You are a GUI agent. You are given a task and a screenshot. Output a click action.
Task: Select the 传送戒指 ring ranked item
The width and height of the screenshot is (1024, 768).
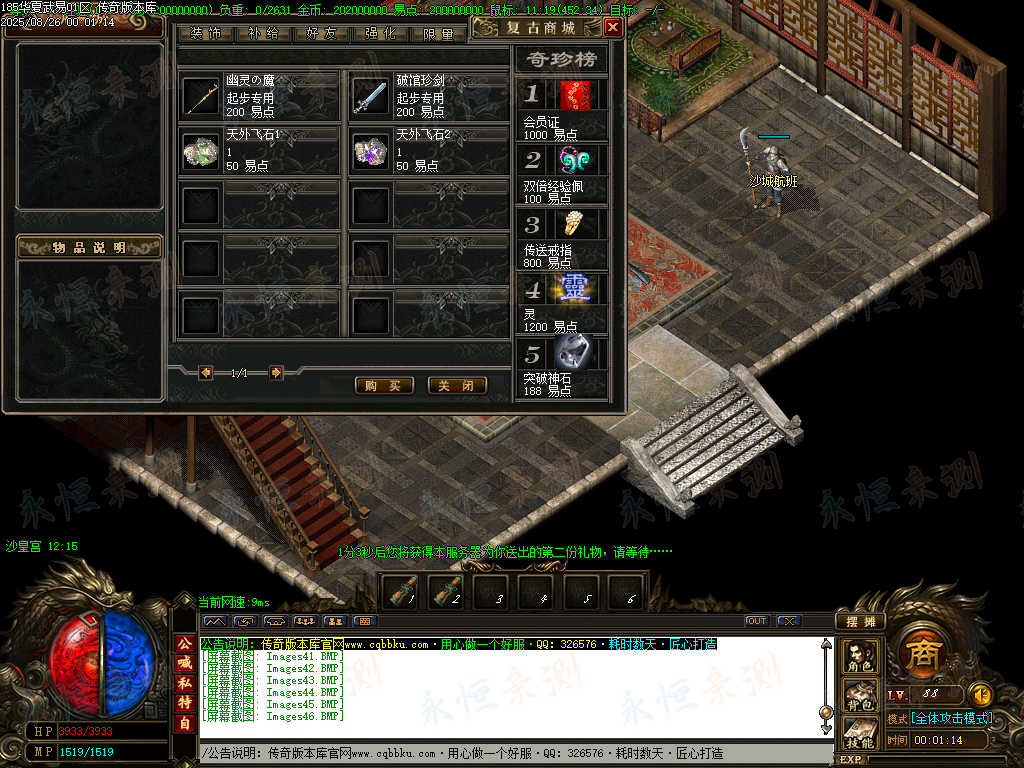tap(574, 225)
